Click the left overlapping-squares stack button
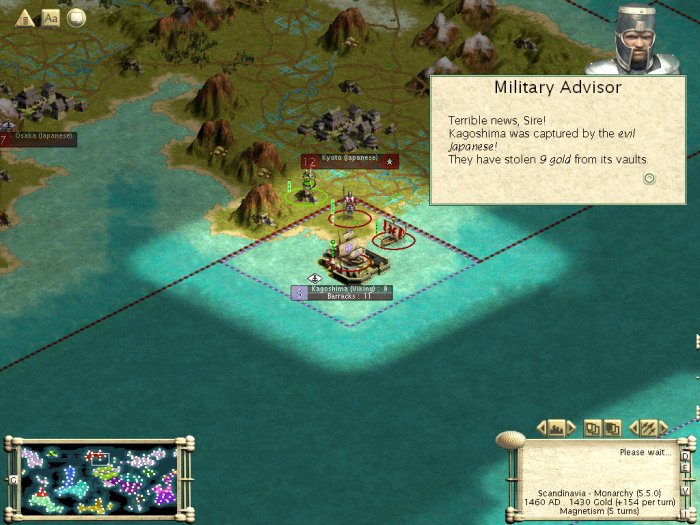This screenshot has height=525, width=700. [x=592, y=428]
